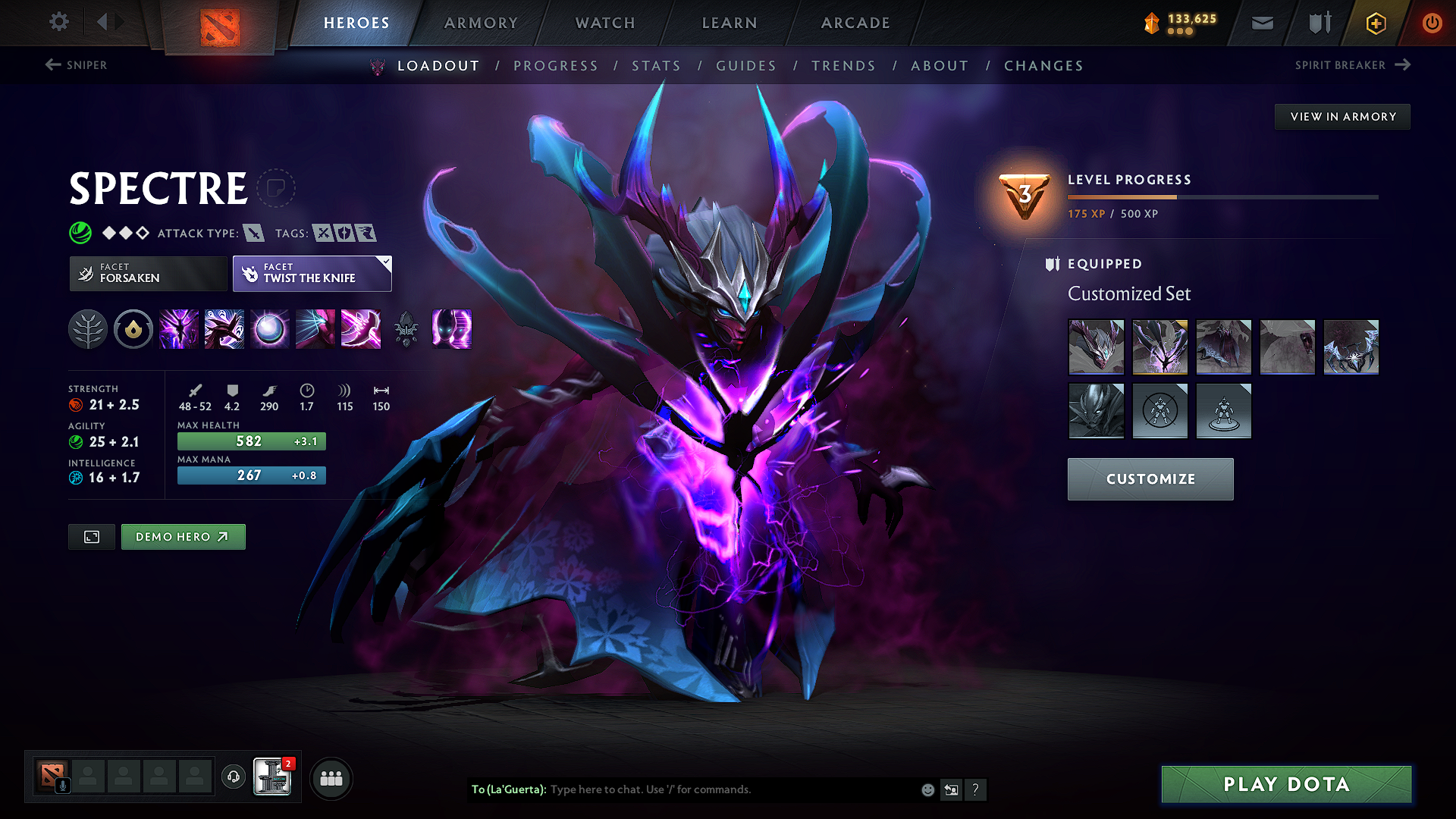Expand the Twist The Knife facet dropdown

387,262
